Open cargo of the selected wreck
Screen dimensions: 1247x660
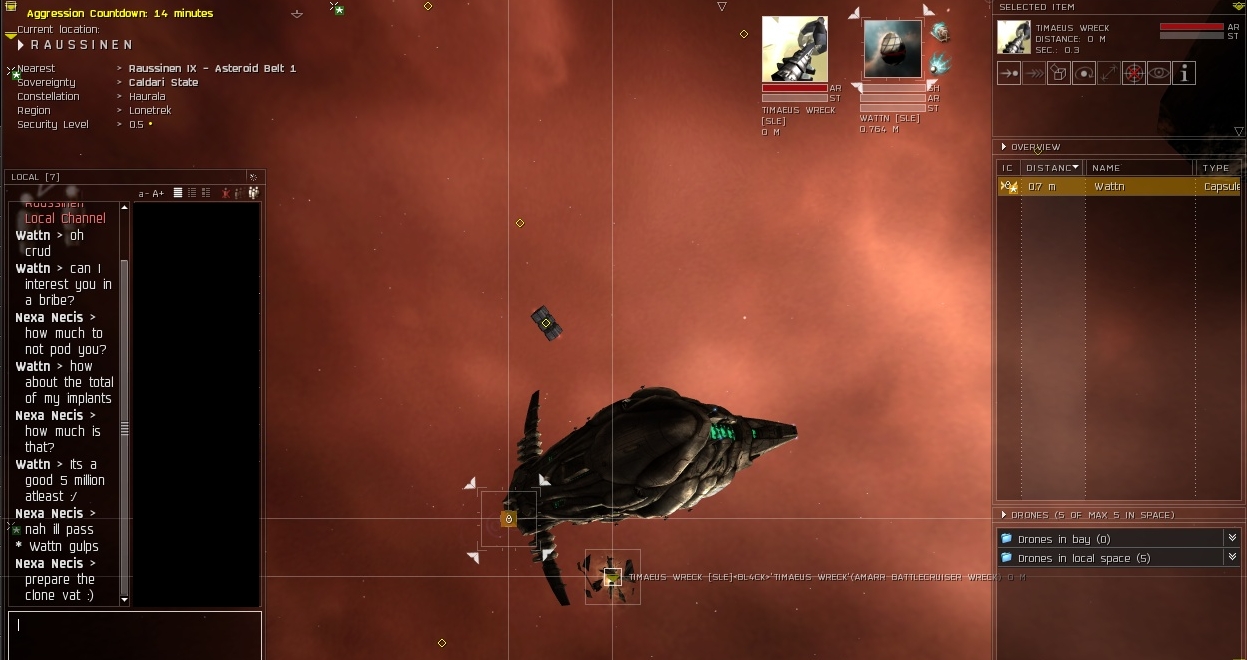tap(1059, 73)
